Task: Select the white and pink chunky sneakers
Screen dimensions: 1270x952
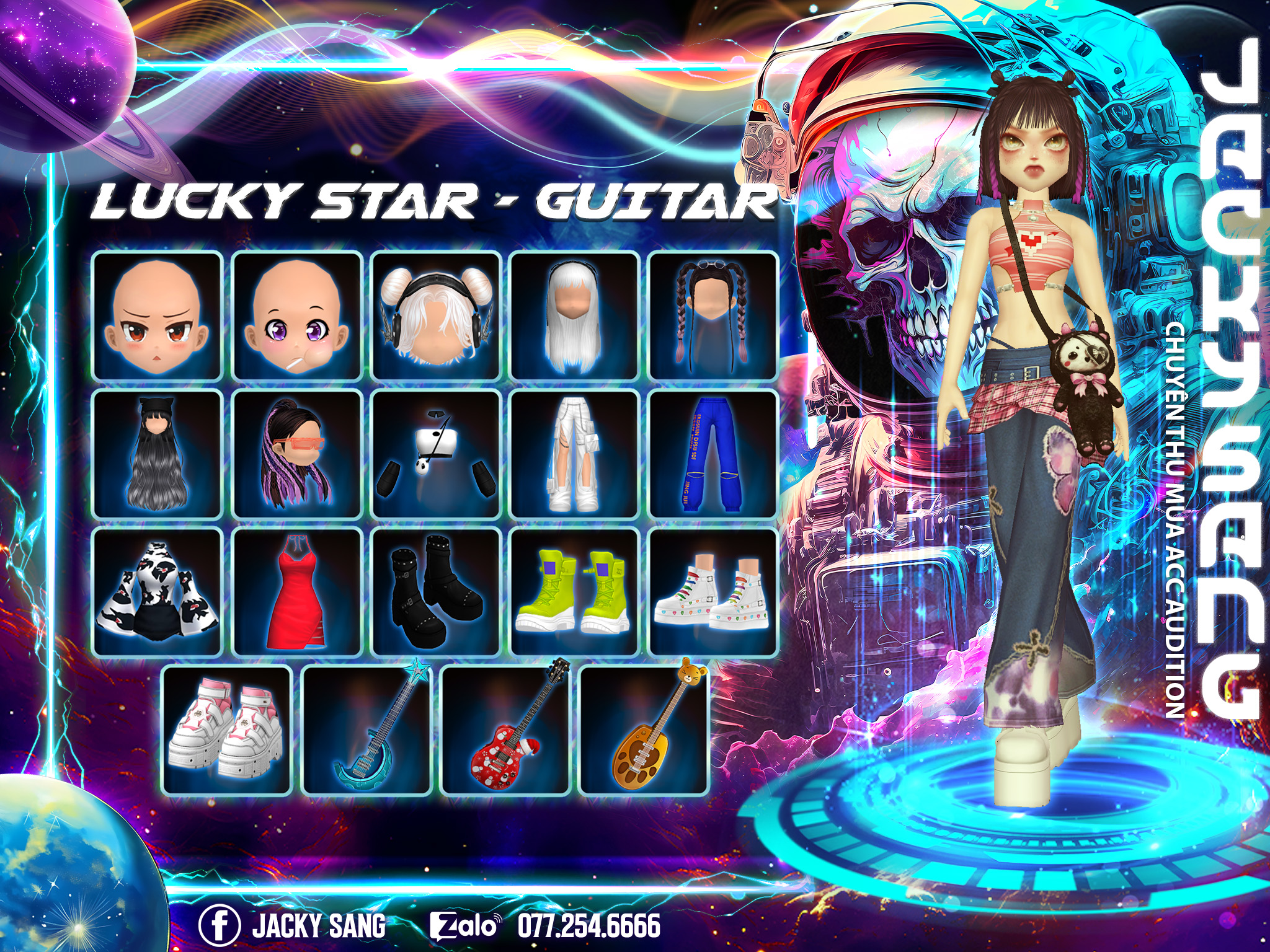Action: coord(227,730)
